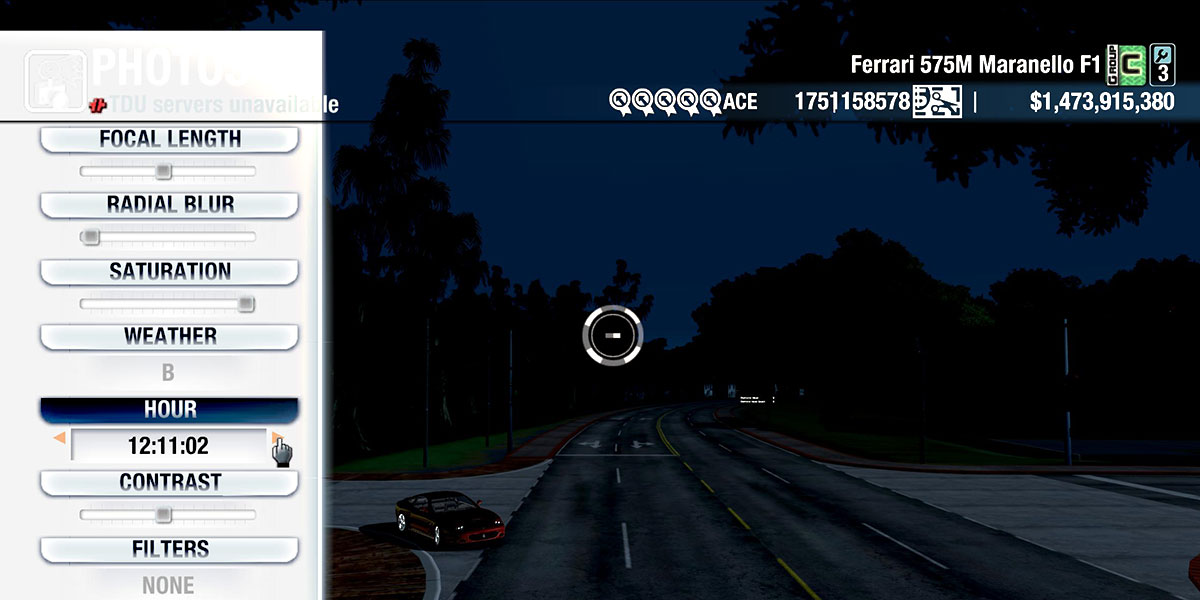Click the Contrast slider handle
This screenshot has width=1200, height=600.
pos(163,515)
